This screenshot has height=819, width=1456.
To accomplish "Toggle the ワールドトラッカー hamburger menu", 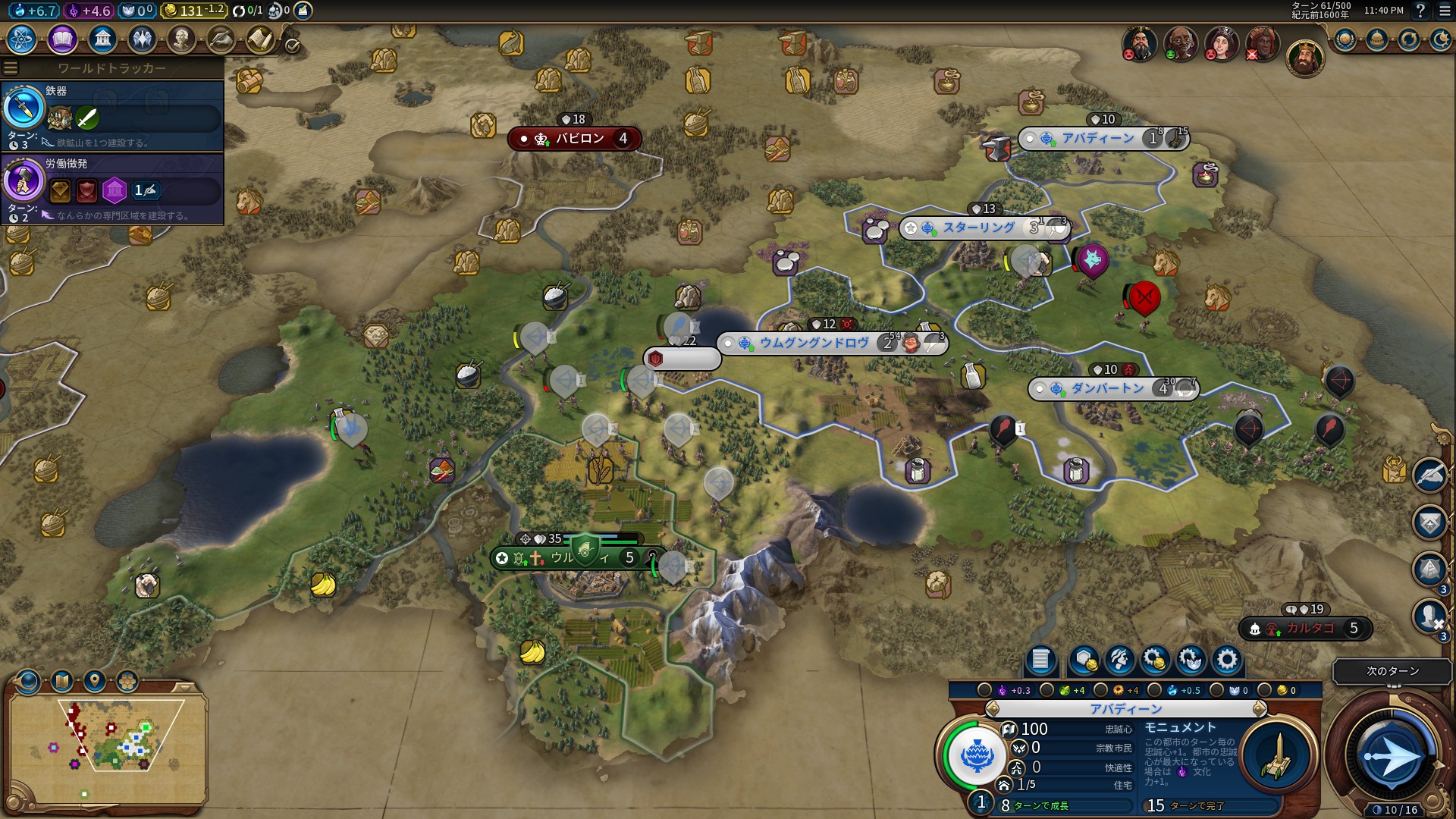I will tap(11, 68).
